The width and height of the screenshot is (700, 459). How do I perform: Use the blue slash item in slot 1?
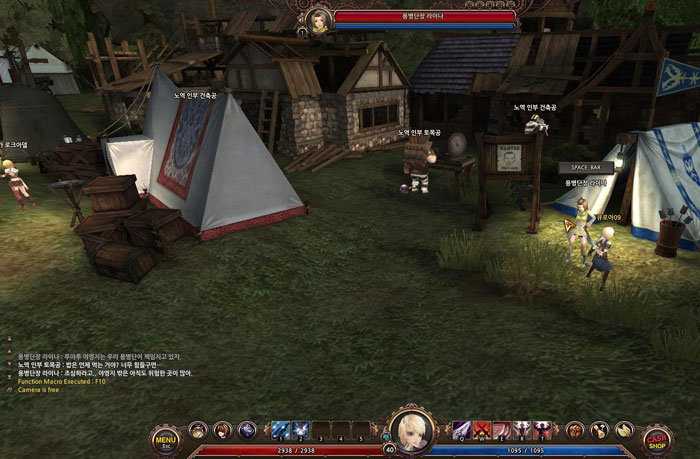pyautogui.click(x=281, y=430)
